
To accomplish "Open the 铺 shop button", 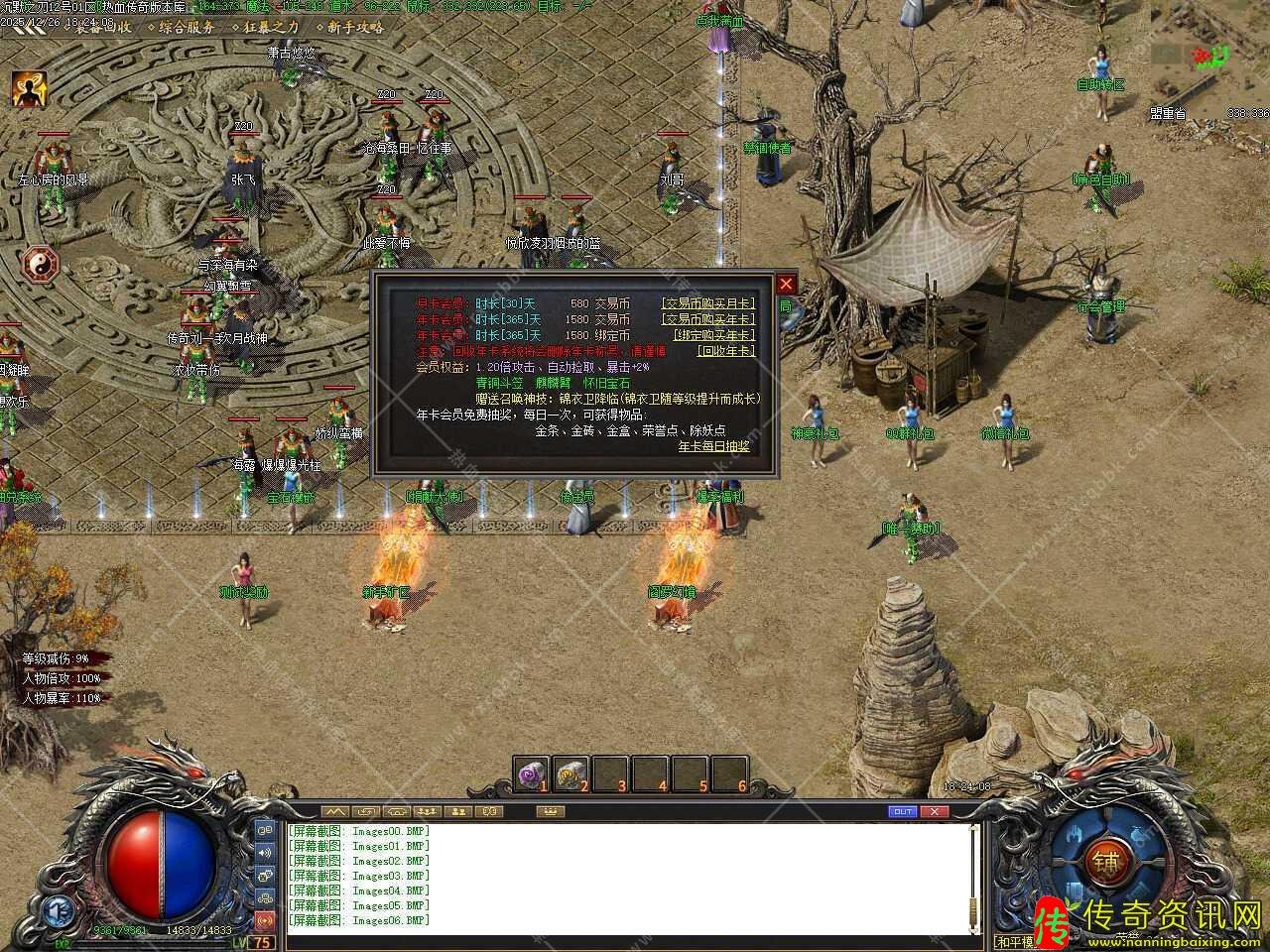I will [1103, 861].
